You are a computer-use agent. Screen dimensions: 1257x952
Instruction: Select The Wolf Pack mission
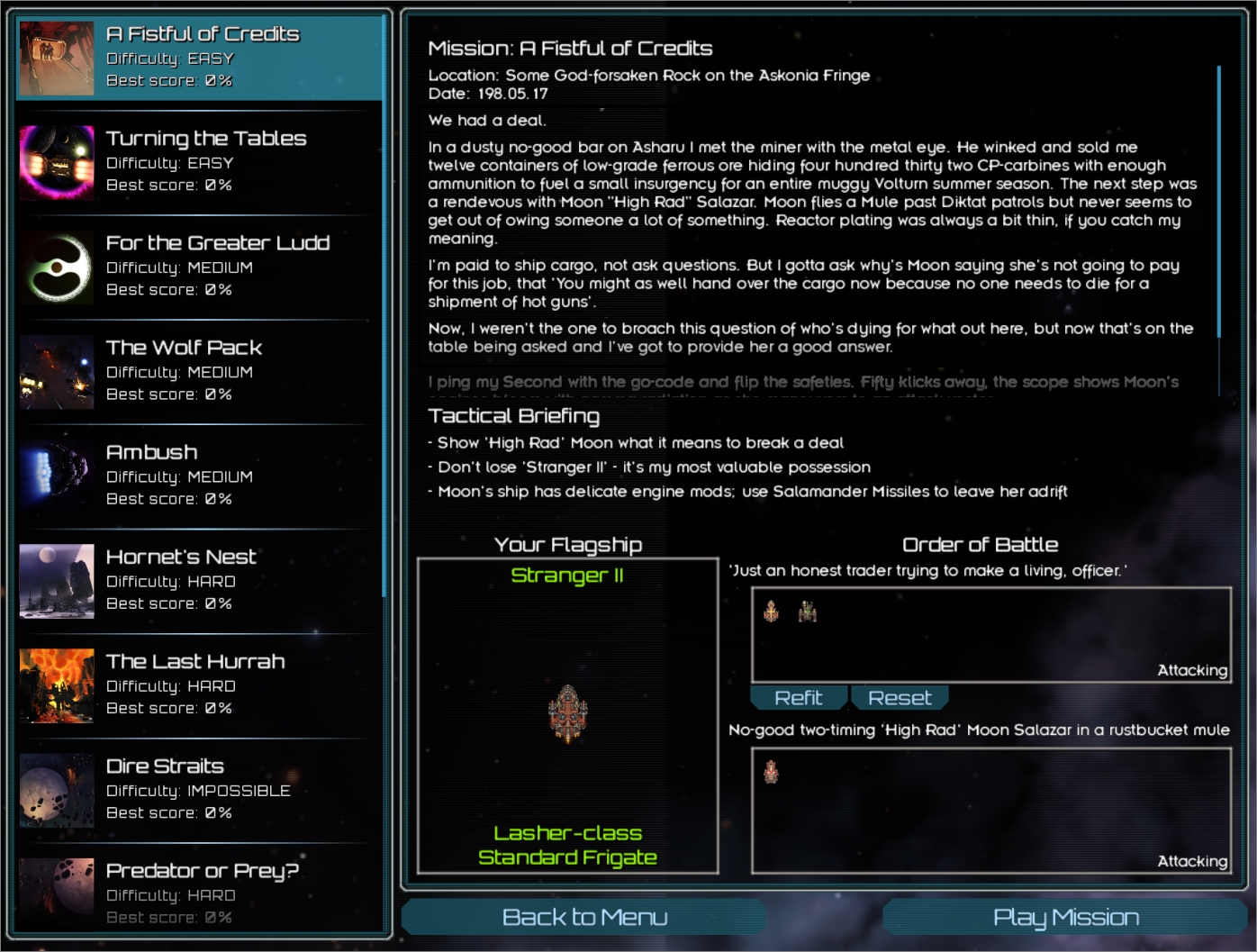(x=198, y=371)
